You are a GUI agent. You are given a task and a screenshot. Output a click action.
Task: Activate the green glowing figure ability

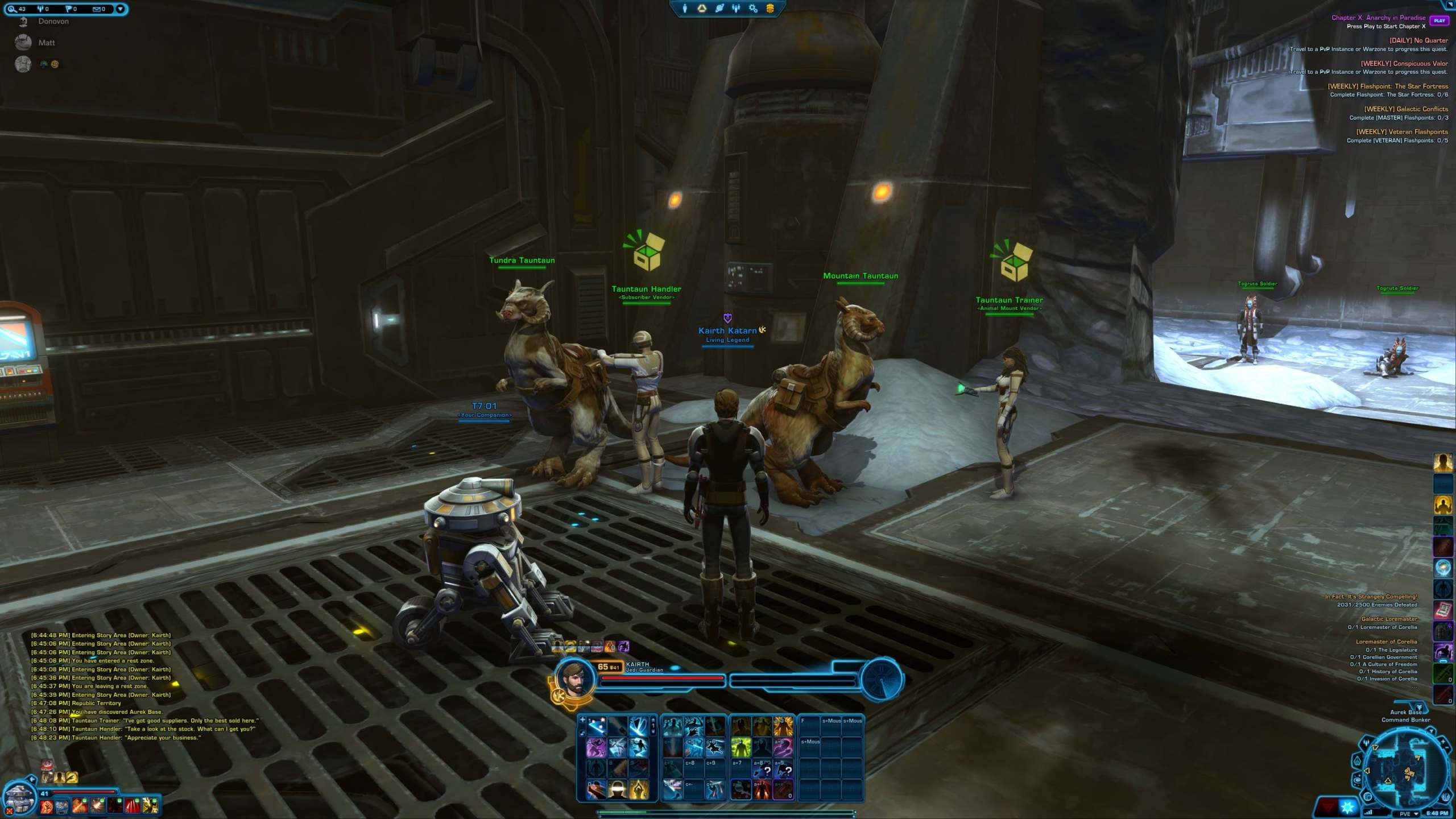point(741,747)
